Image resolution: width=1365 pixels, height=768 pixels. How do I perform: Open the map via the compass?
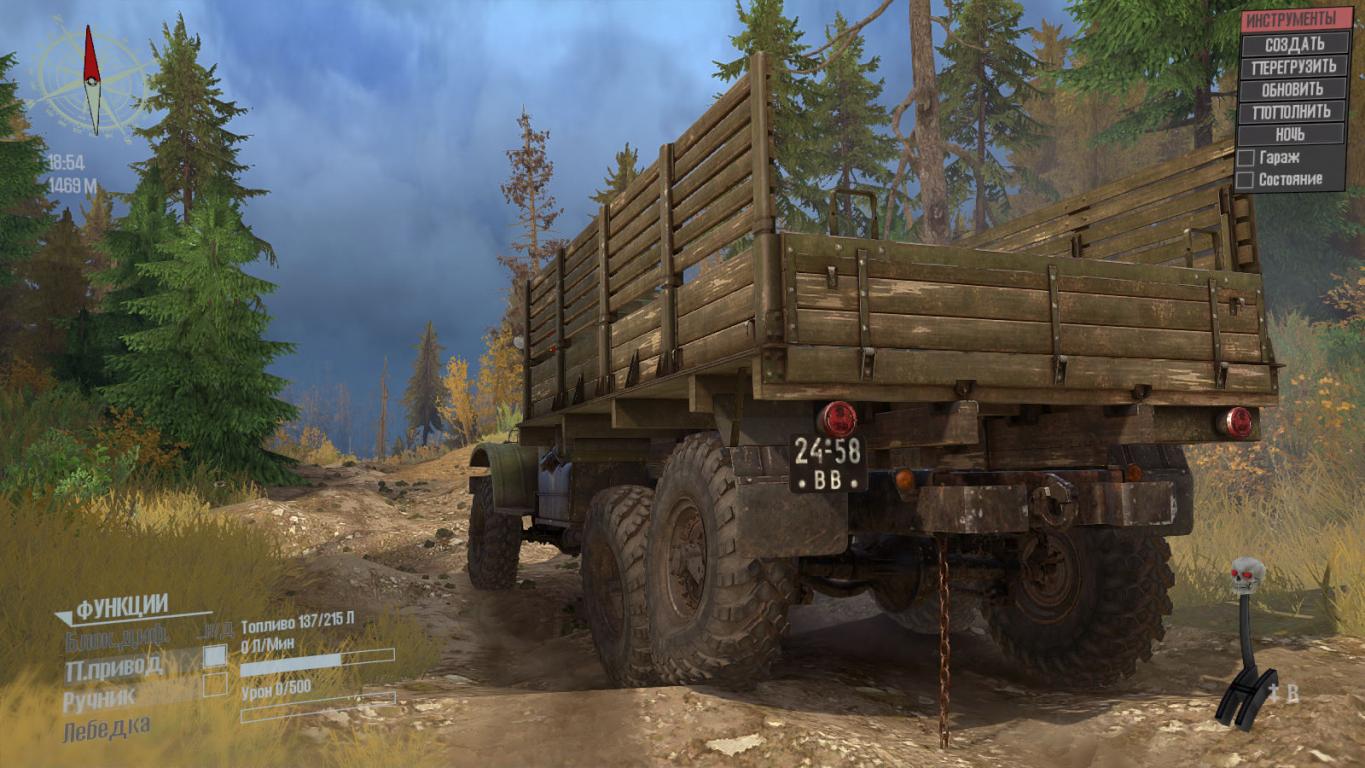pos(92,80)
